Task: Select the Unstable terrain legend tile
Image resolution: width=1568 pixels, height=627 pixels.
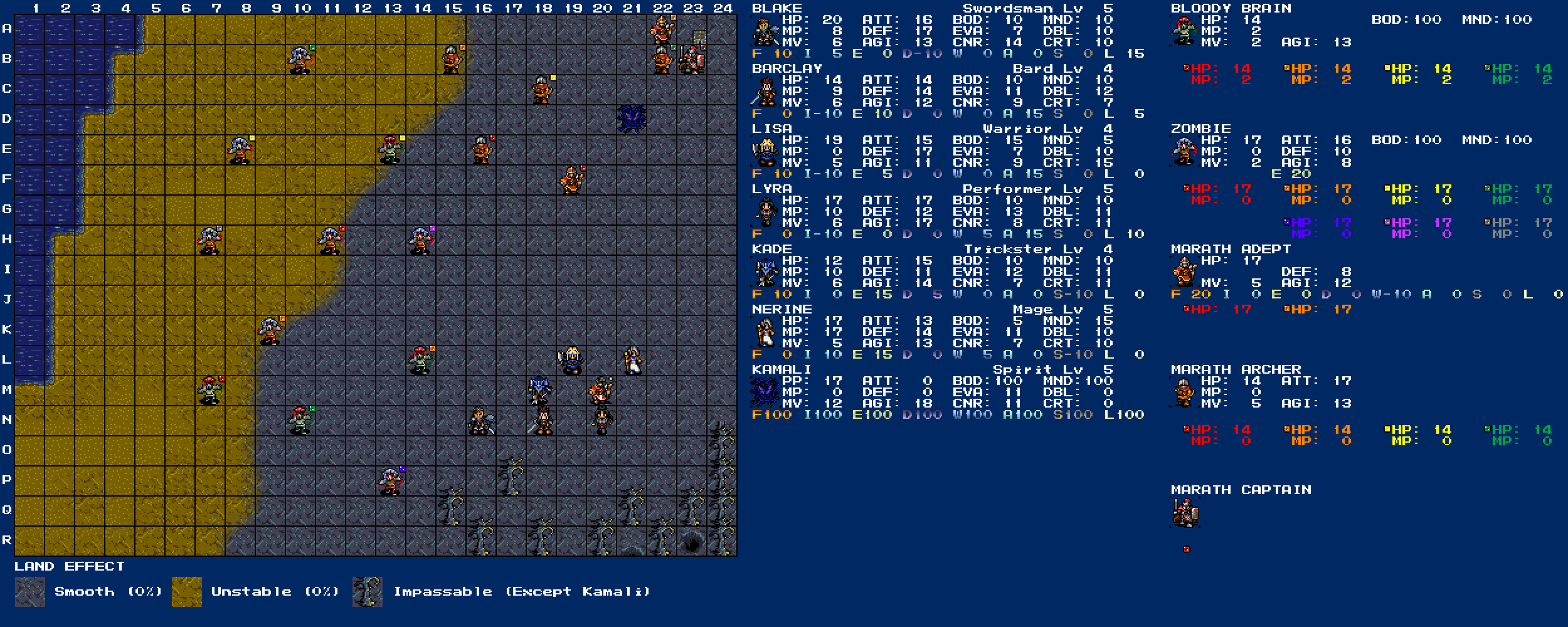Action: (x=187, y=591)
